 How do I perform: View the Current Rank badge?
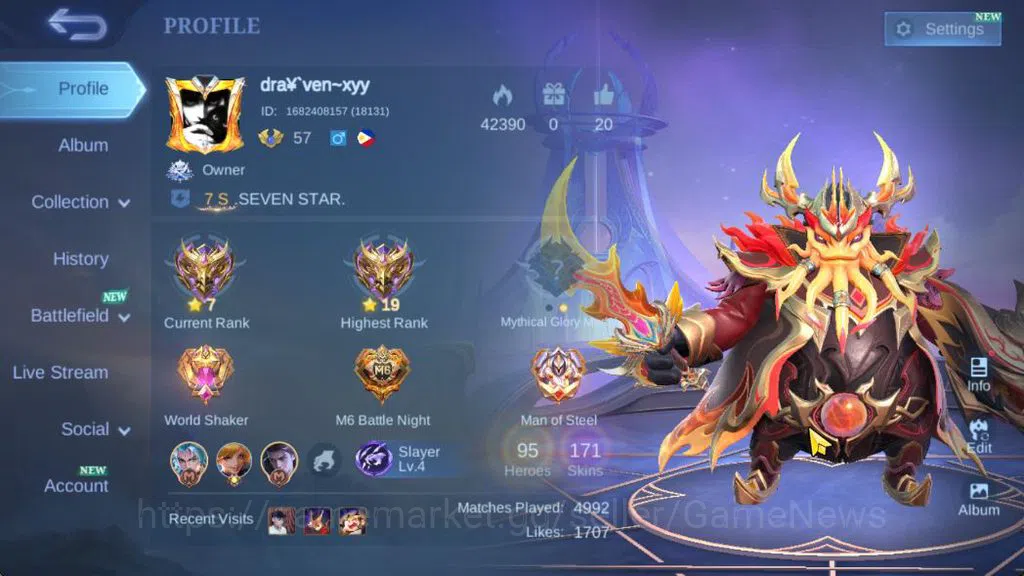click(x=205, y=272)
